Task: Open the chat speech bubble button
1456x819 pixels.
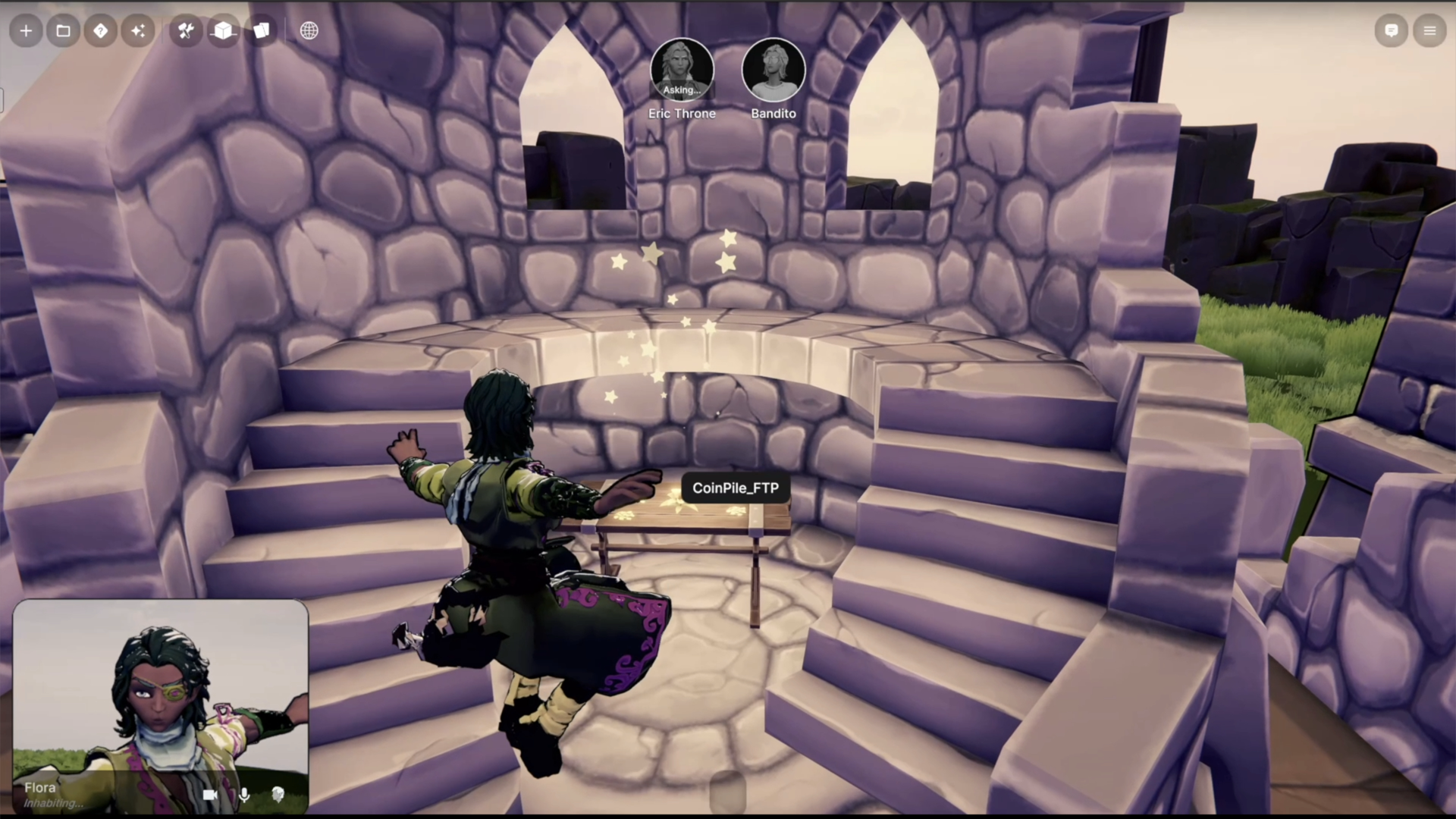Action: (1392, 31)
